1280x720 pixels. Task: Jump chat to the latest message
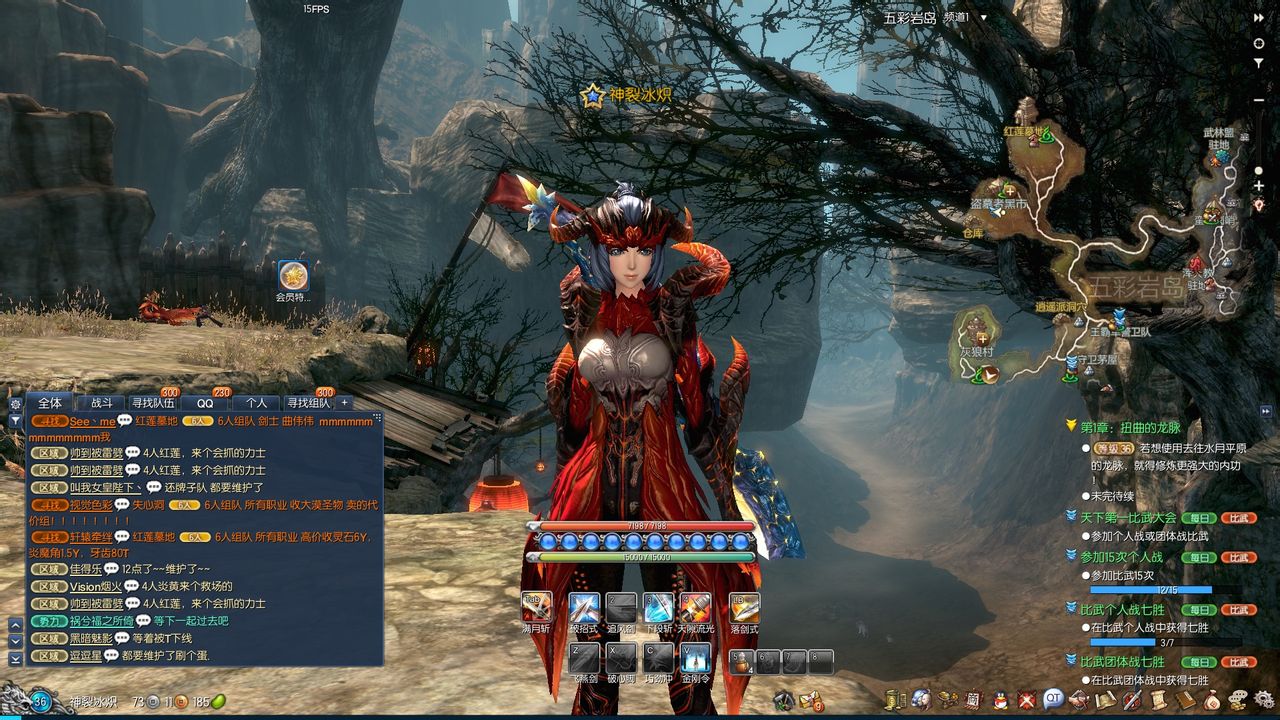(x=15, y=658)
